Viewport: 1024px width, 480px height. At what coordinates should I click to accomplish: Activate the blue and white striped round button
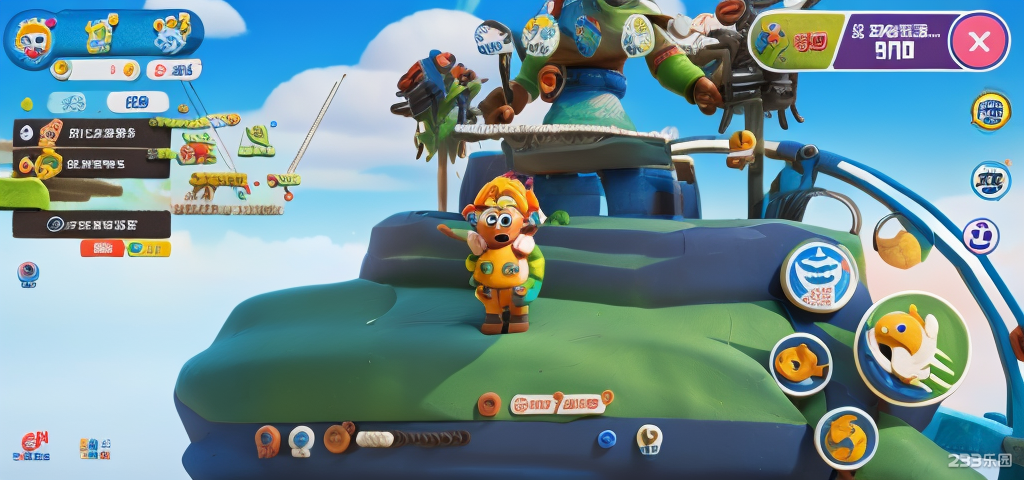click(819, 276)
